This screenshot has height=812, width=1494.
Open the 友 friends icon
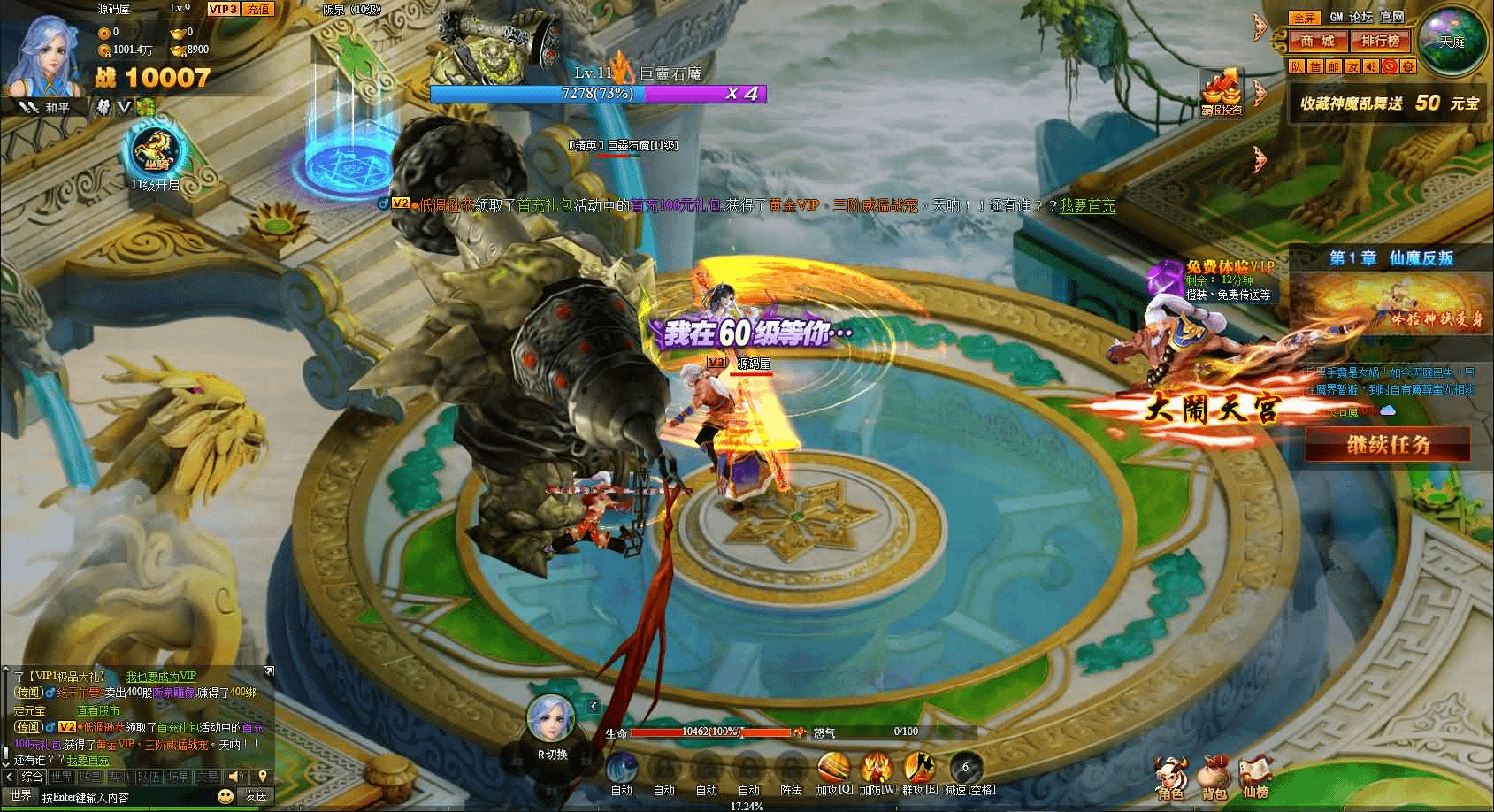(x=1352, y=66)
